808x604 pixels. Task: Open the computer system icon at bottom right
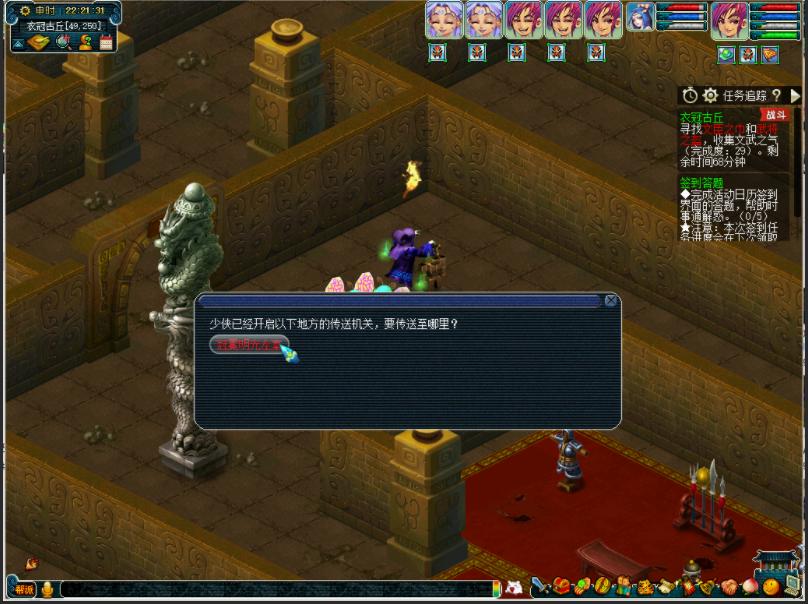click(791, 585)
